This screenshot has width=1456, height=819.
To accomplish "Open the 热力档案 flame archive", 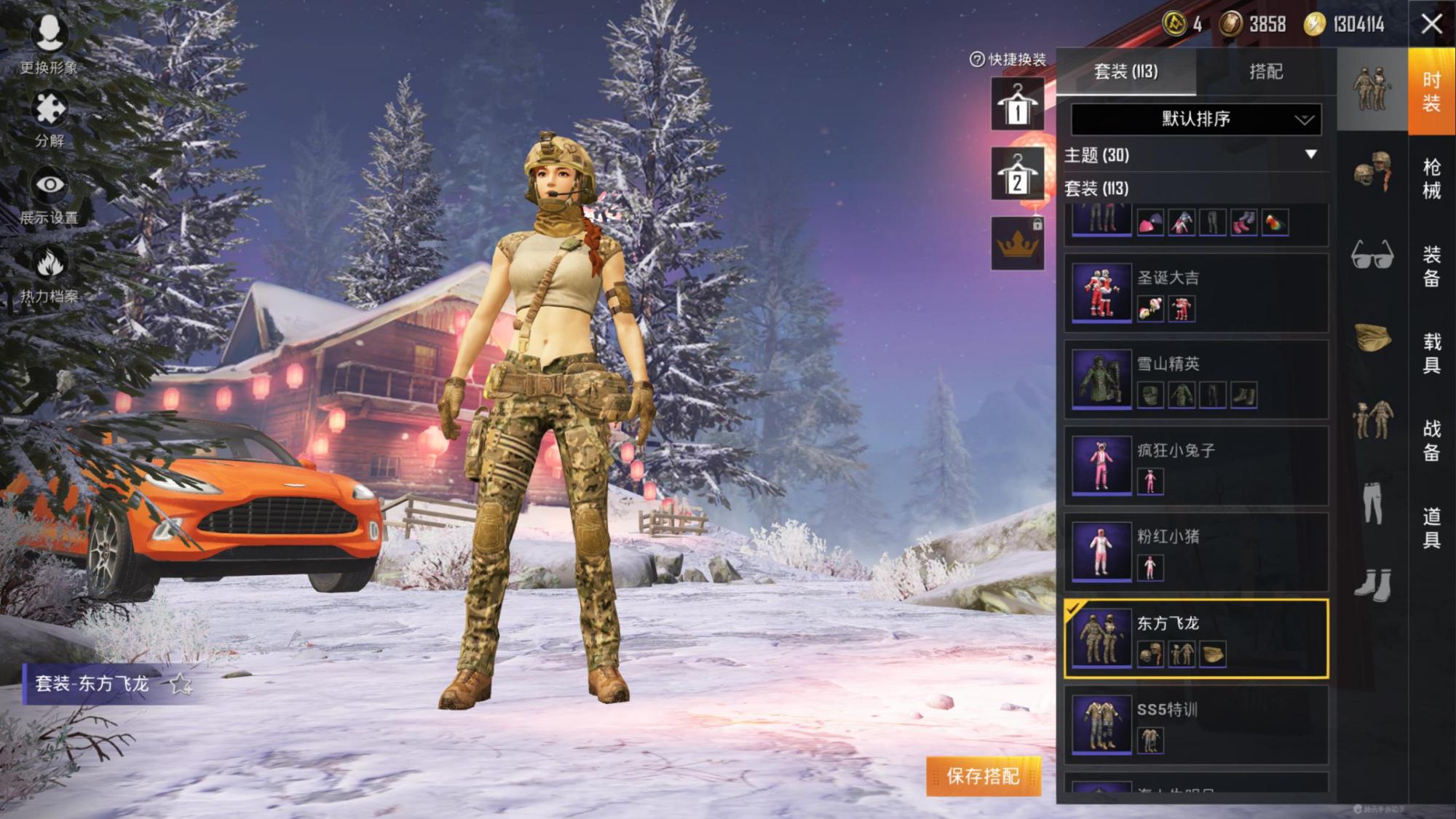I will [49, 274].
